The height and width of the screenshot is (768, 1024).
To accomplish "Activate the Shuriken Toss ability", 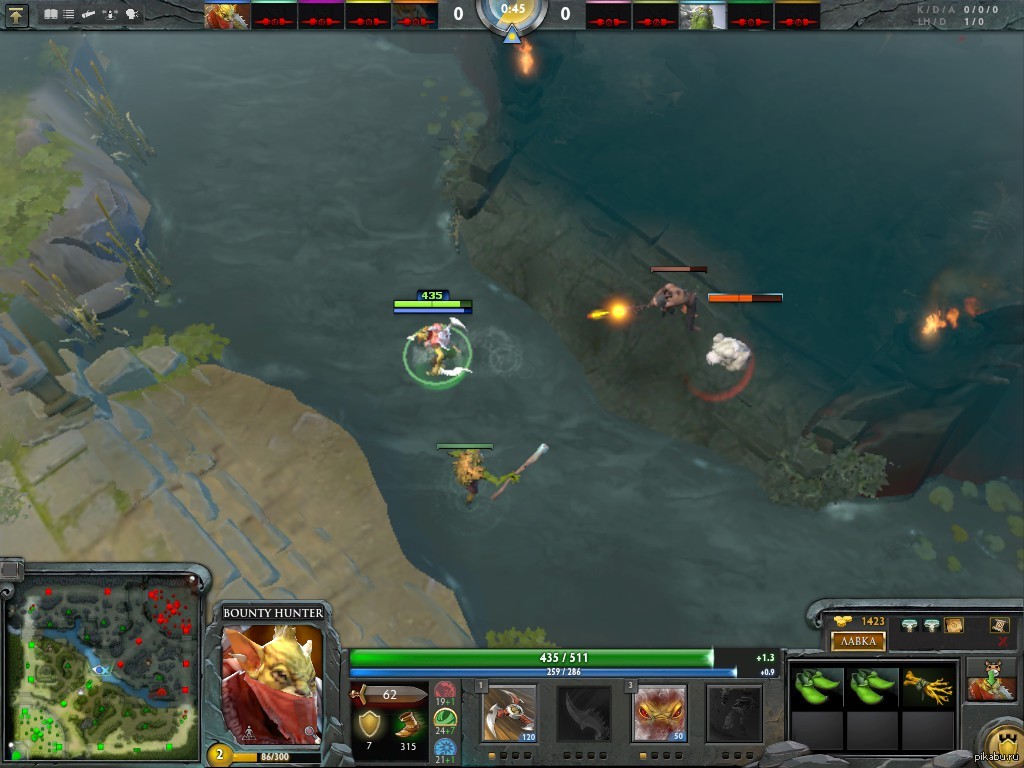I will 509,712.
